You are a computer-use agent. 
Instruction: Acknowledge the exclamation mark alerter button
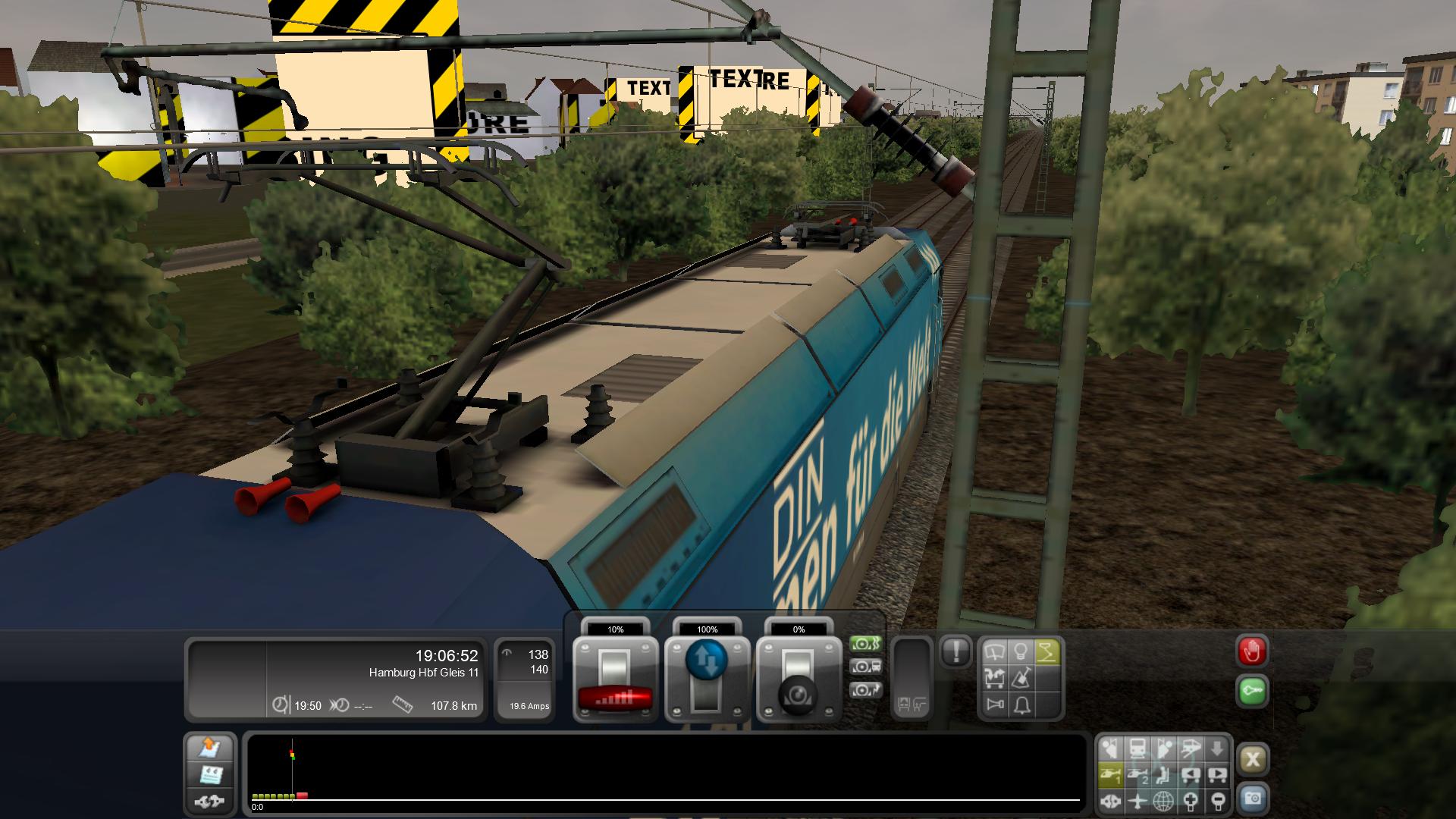tap(955, 651)
